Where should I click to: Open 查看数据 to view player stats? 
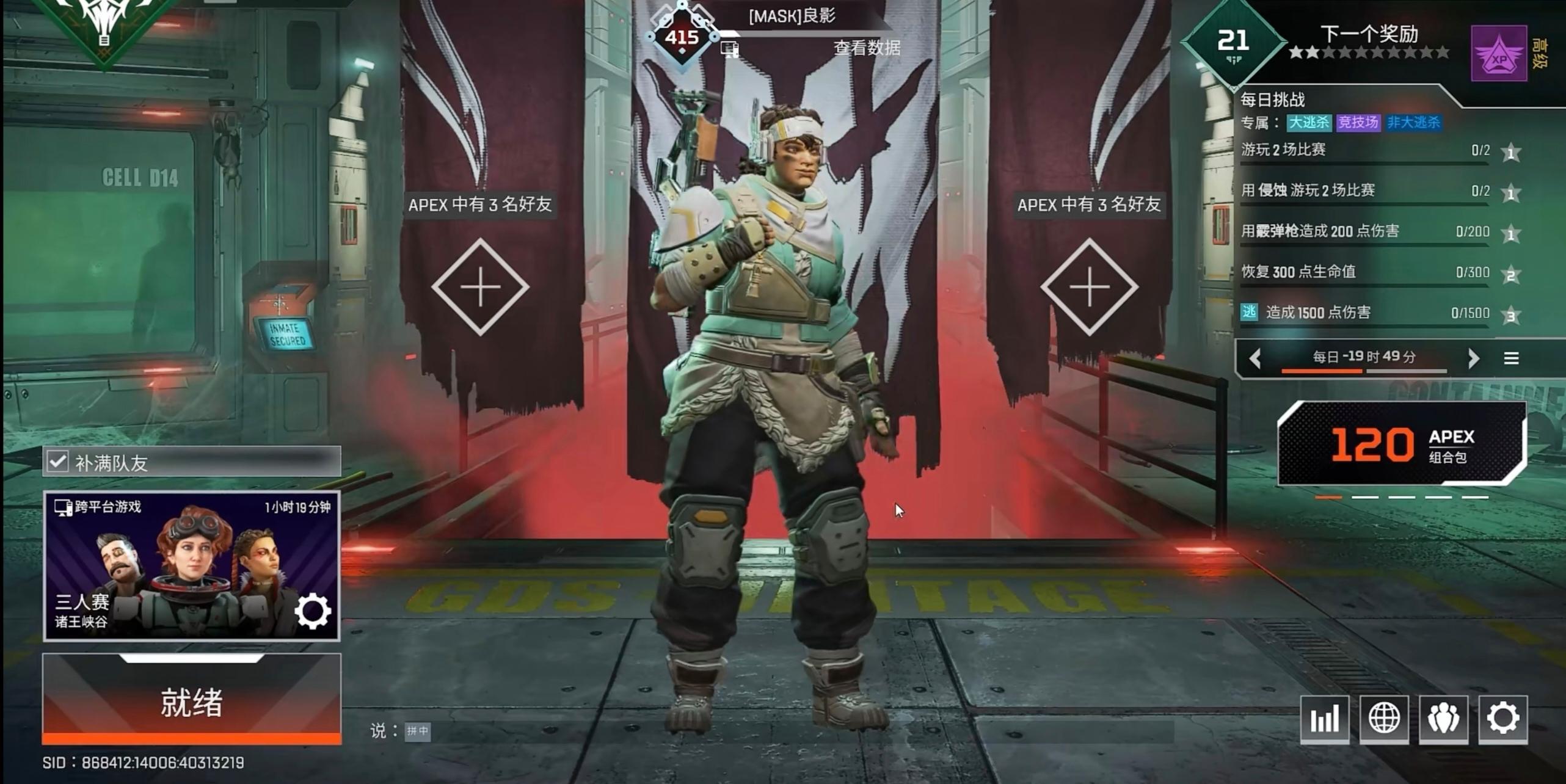(x=866, y=48)
